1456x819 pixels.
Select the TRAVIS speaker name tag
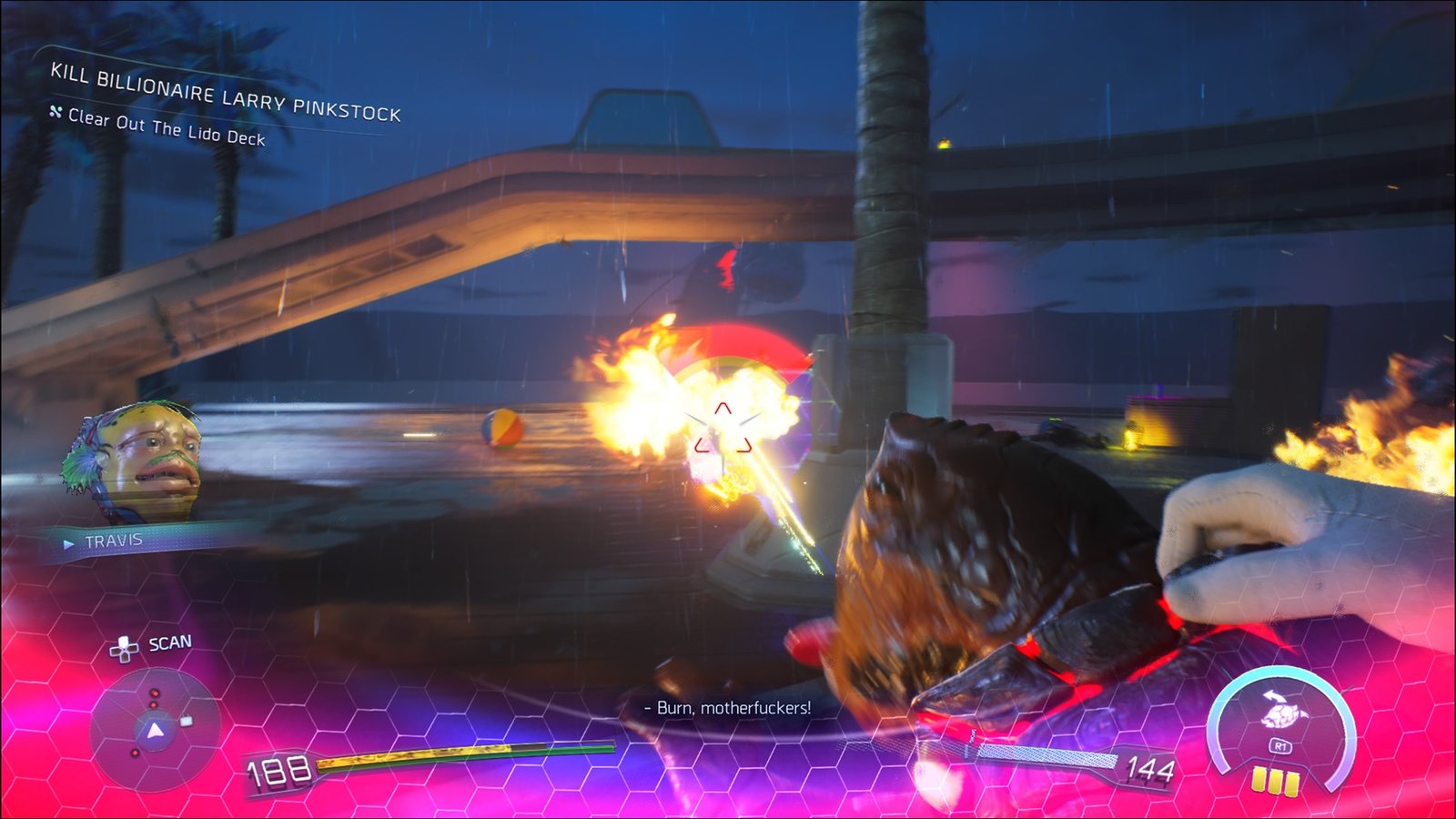(114, 541)
